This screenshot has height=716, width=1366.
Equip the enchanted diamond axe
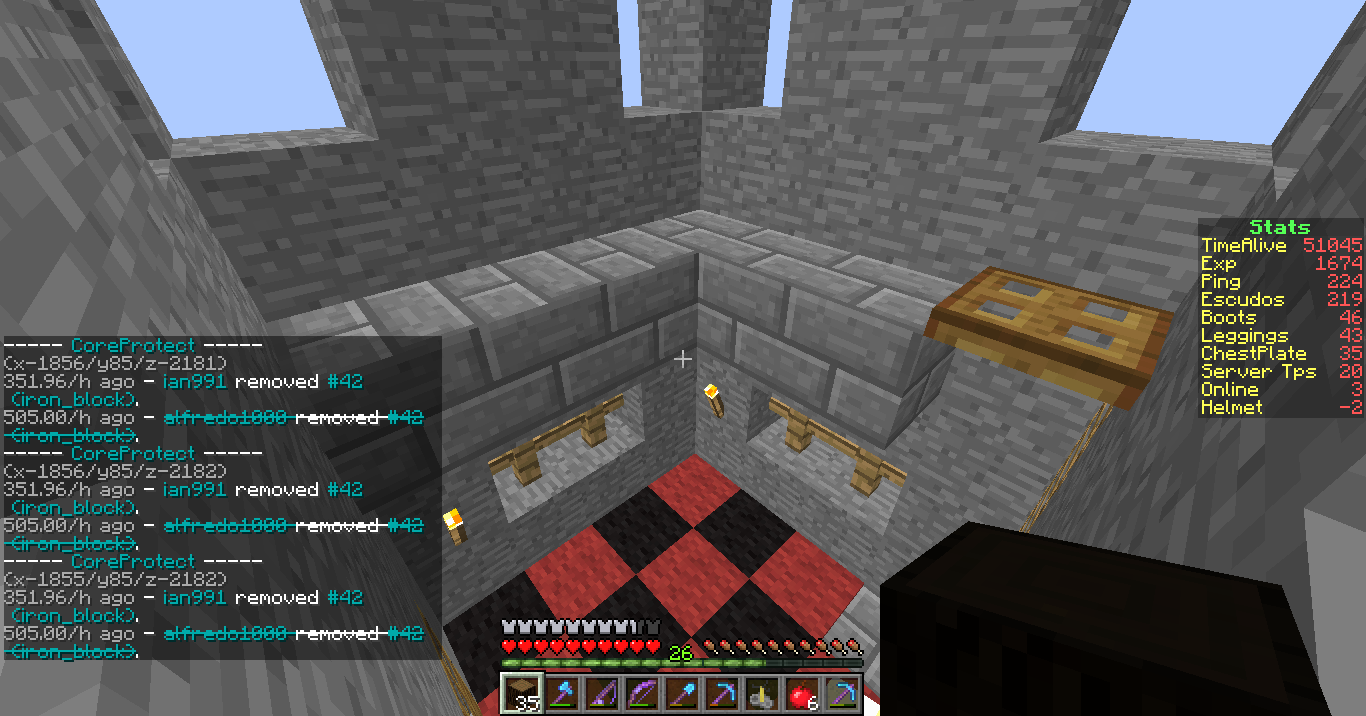point(560,693)
